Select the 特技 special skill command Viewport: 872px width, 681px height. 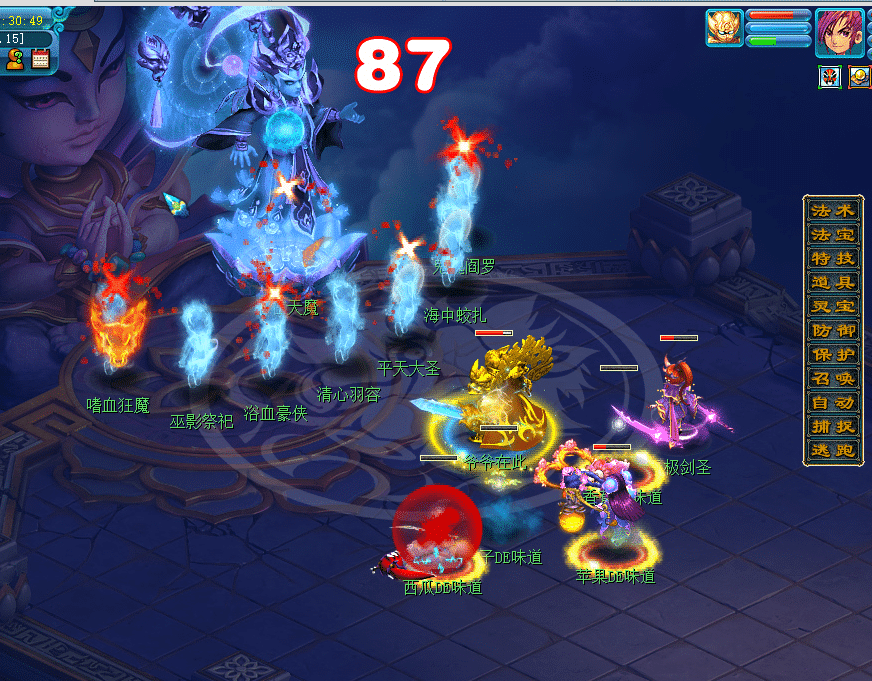(x=832, y=260)
